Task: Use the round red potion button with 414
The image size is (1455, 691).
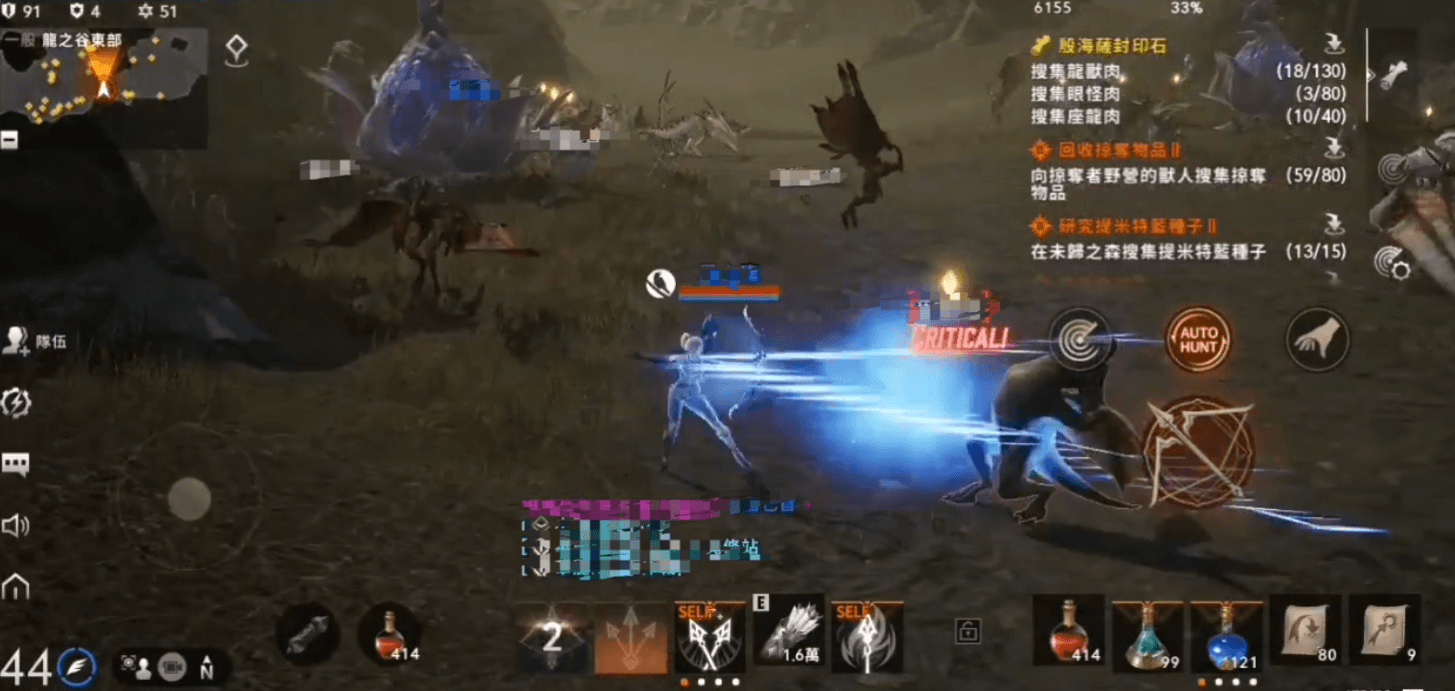Action: [x=389, y=635]
